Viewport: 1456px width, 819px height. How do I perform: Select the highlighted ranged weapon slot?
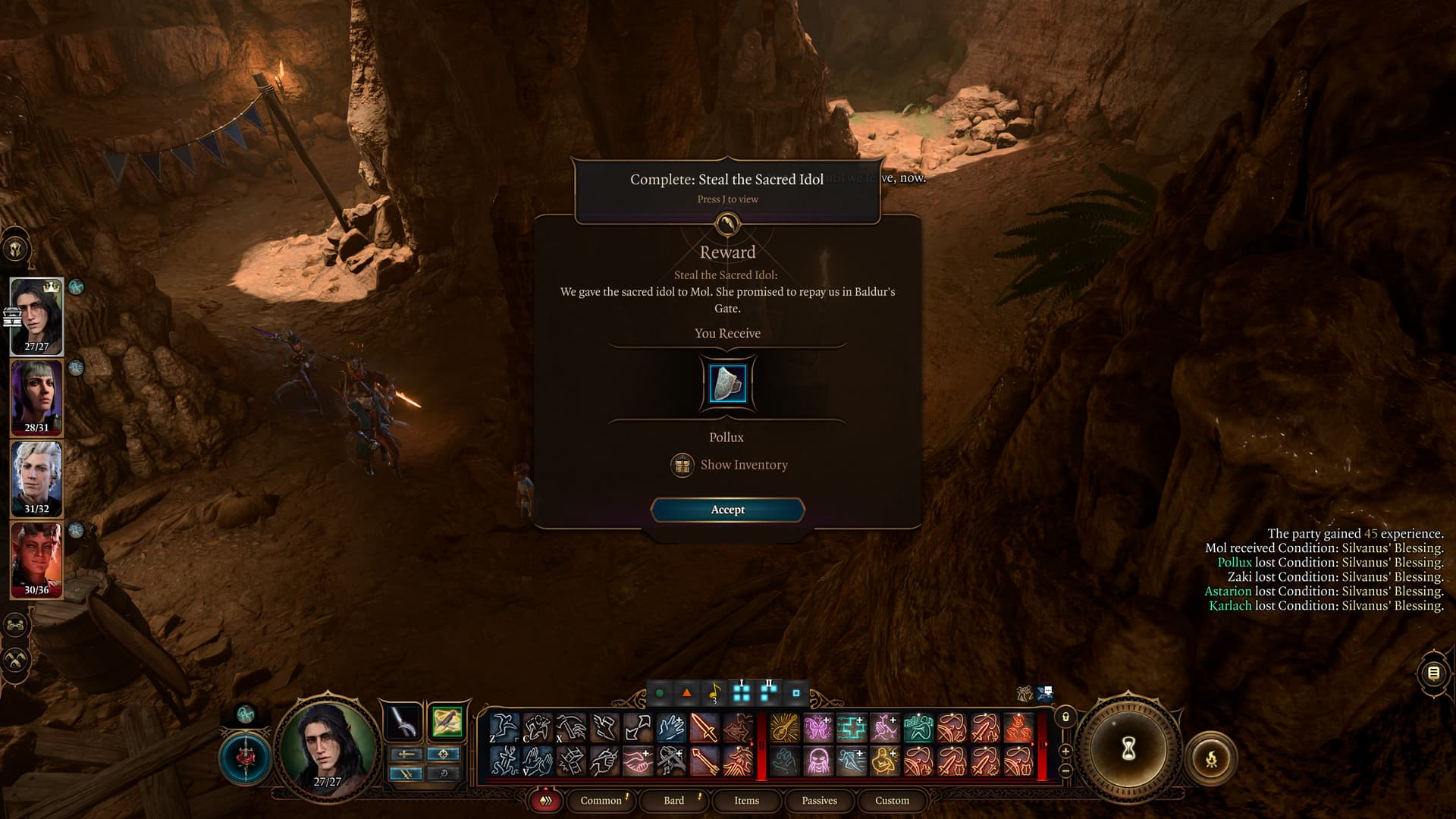[447, 722]
